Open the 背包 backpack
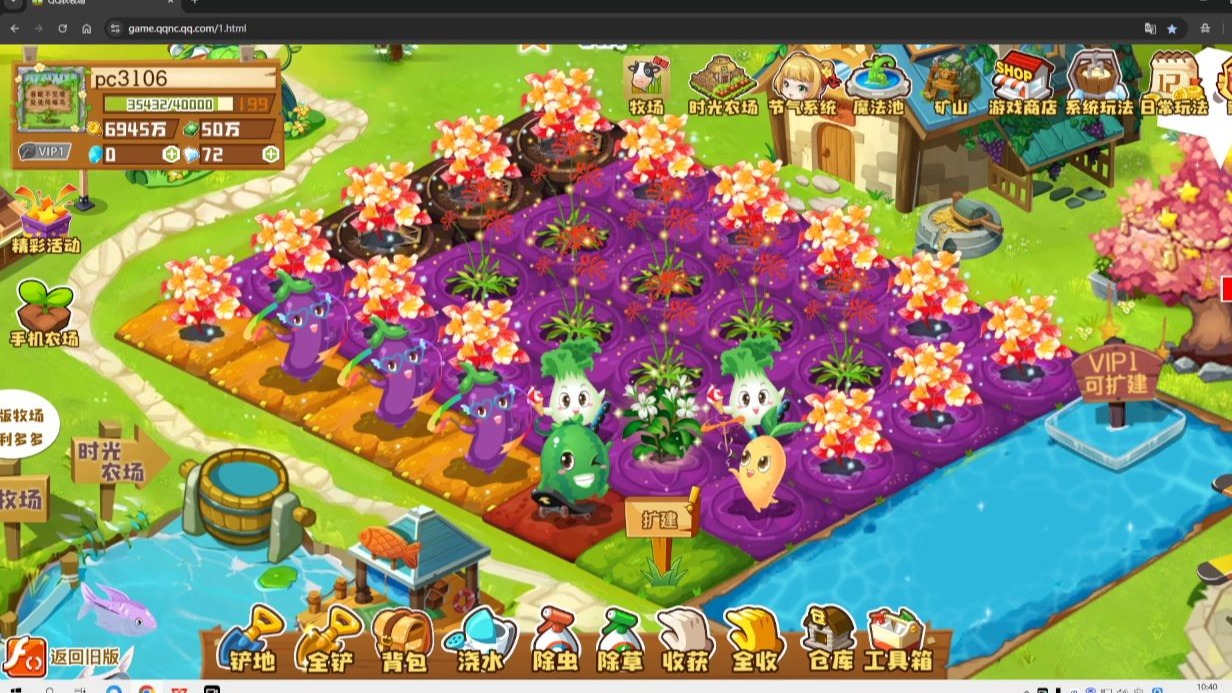 point(402,640)
